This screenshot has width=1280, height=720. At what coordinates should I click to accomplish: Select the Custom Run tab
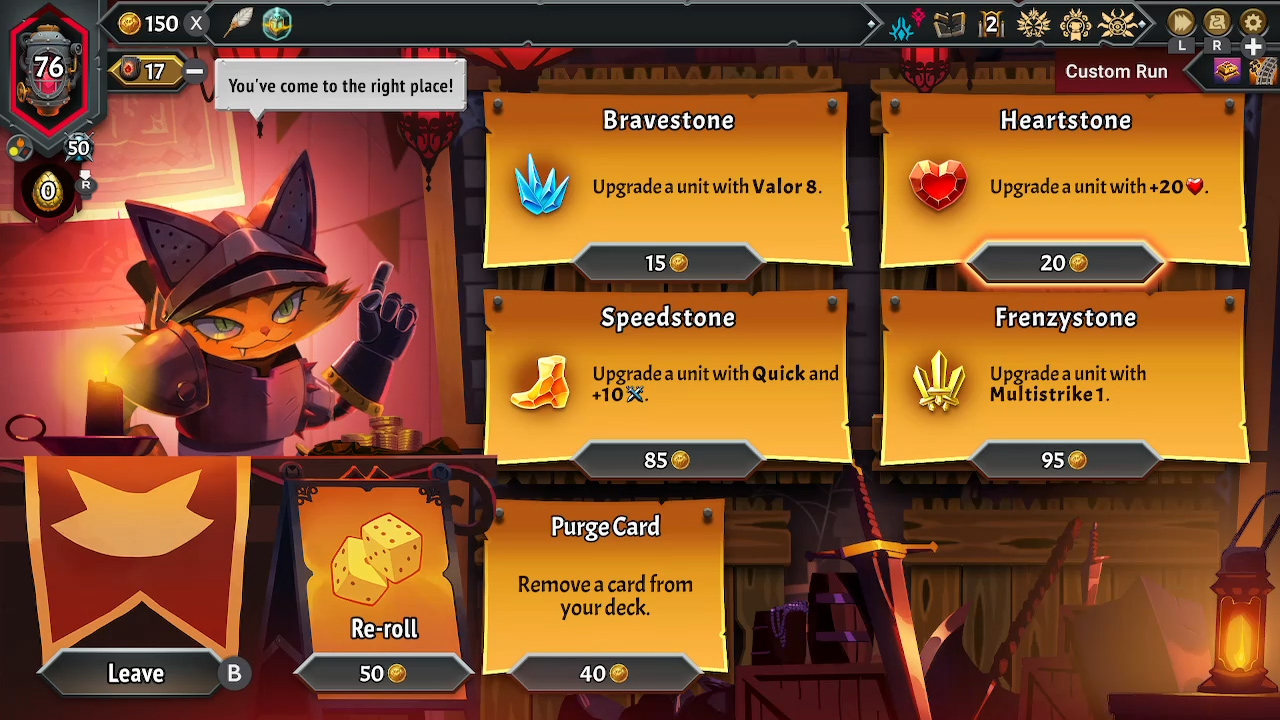tap(1116, 71)
